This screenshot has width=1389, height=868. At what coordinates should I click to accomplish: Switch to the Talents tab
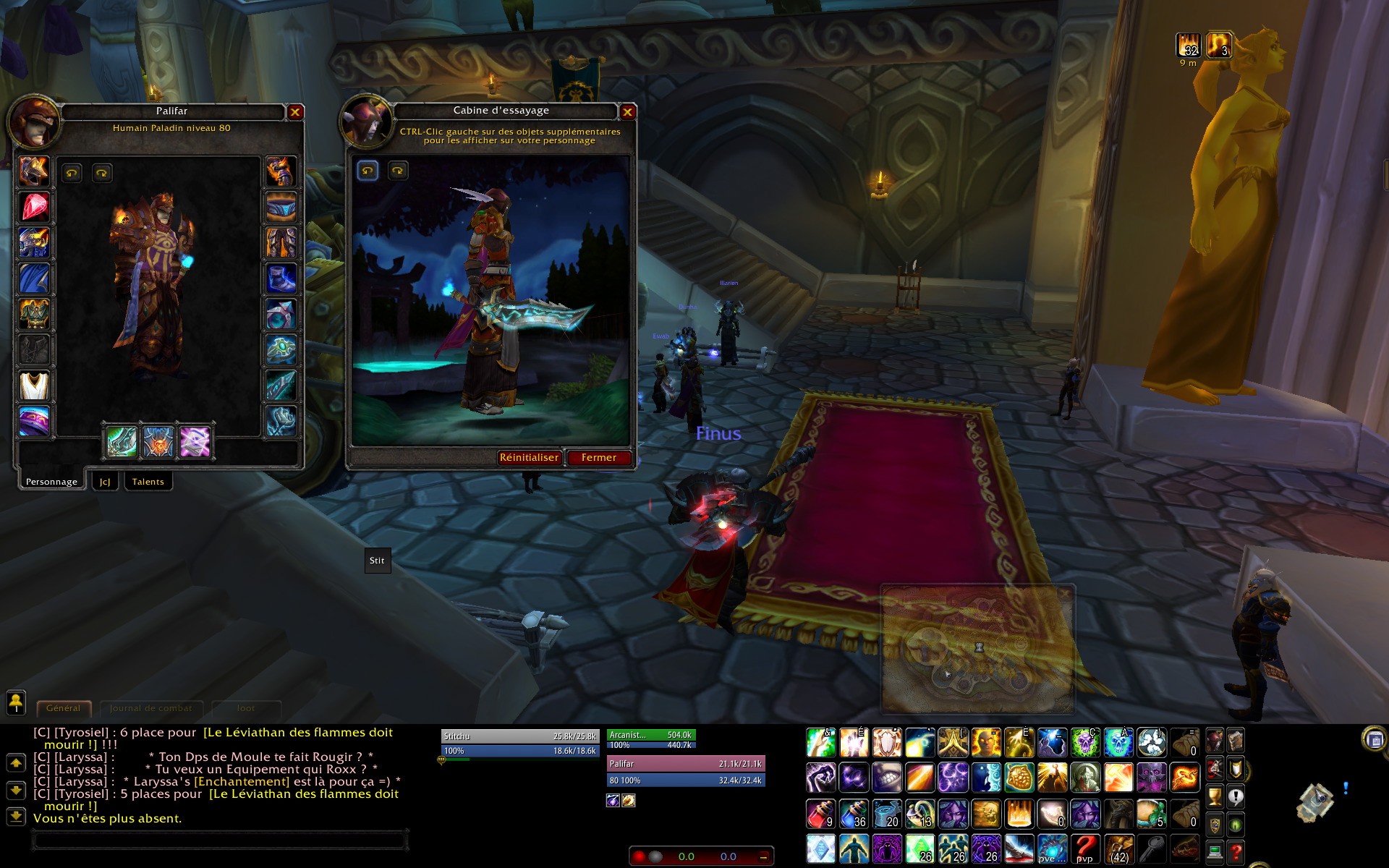(148, 482)
